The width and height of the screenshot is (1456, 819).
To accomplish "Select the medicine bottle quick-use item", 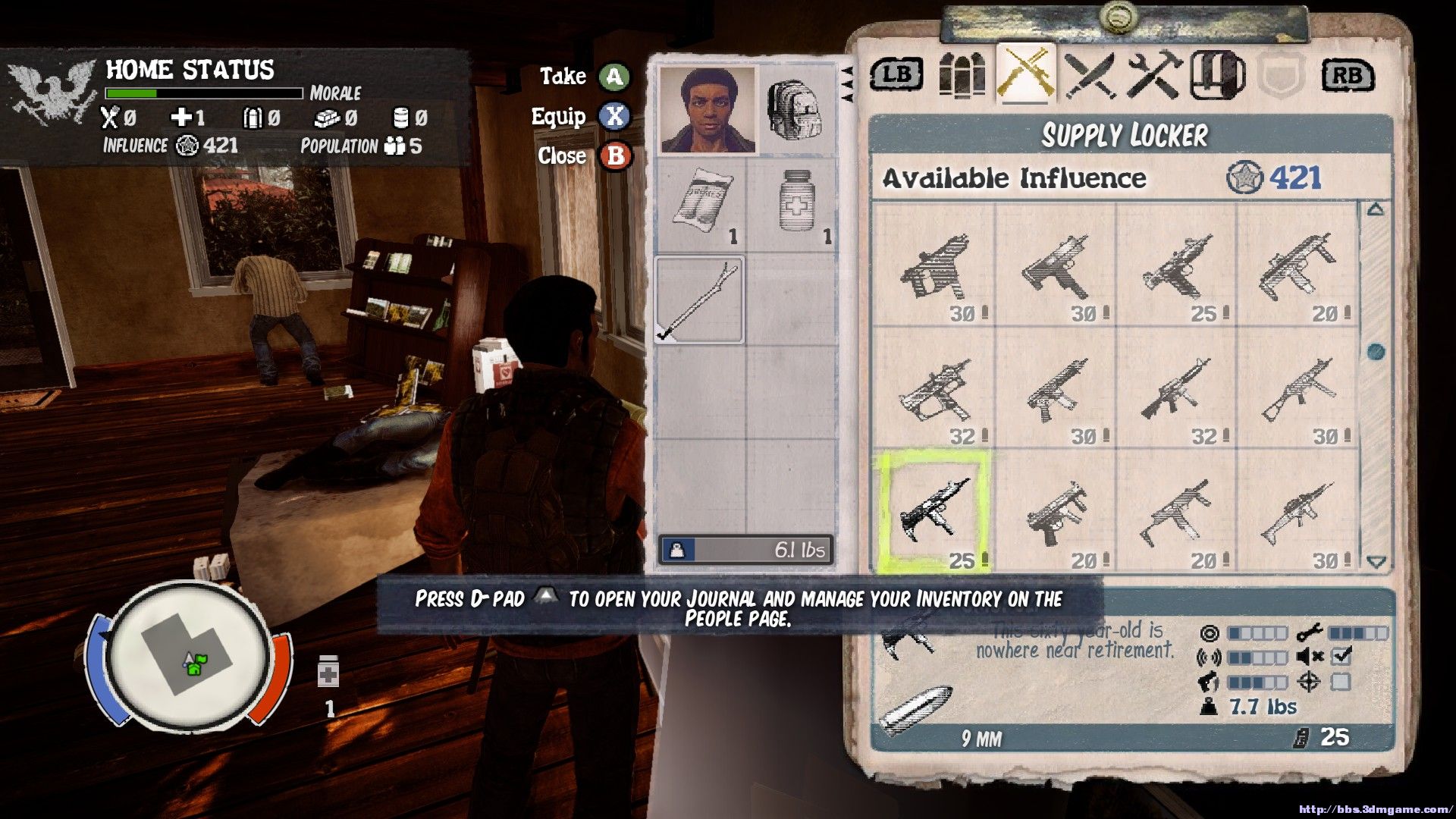I will 328,673.
